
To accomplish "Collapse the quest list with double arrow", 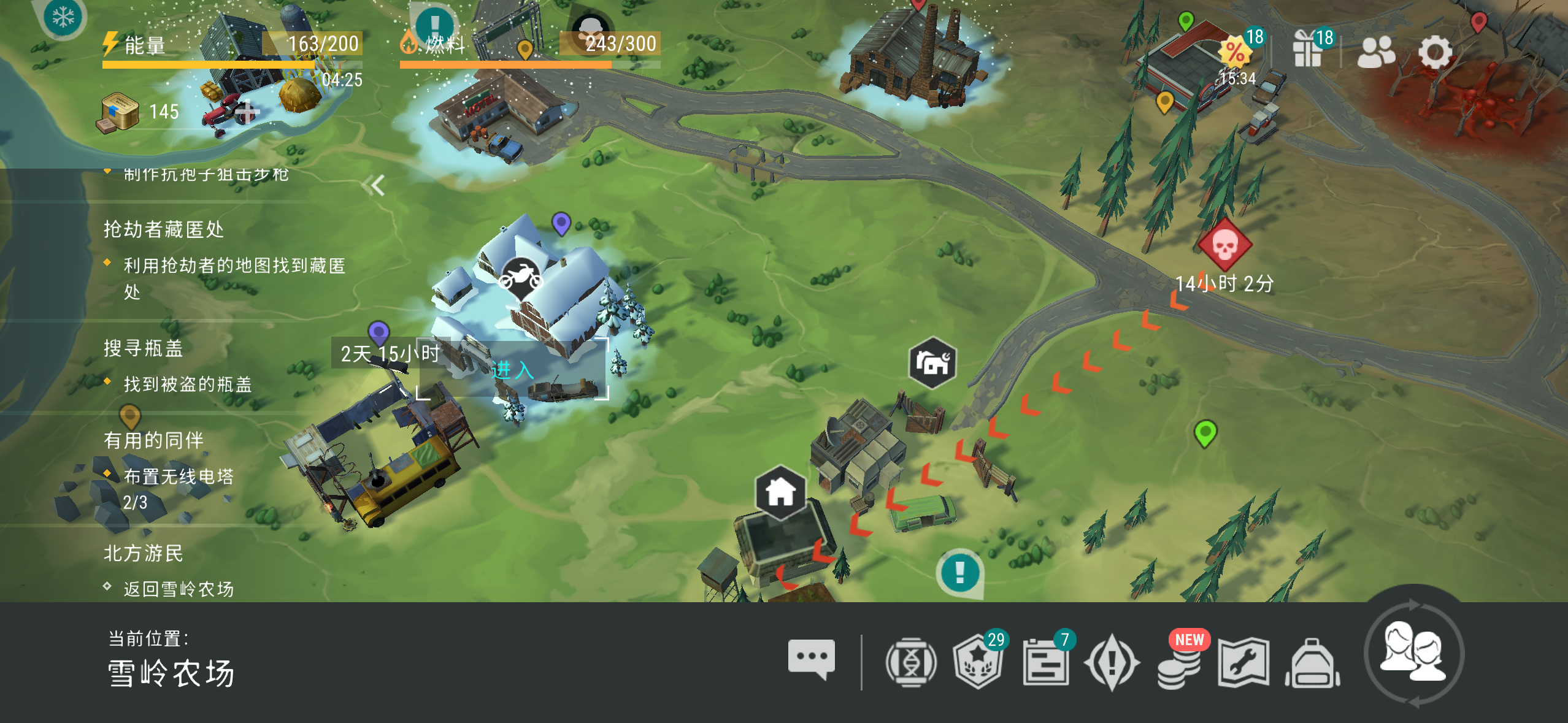I will (x=374, y=185).
